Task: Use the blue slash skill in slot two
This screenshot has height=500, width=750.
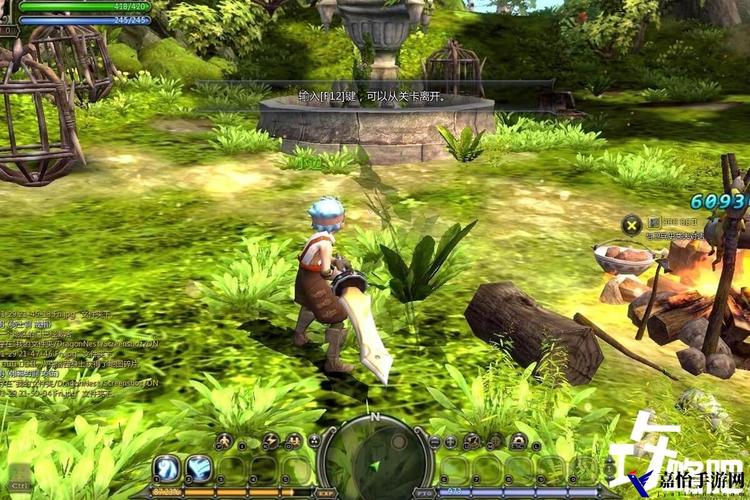Action: point(199,468)
